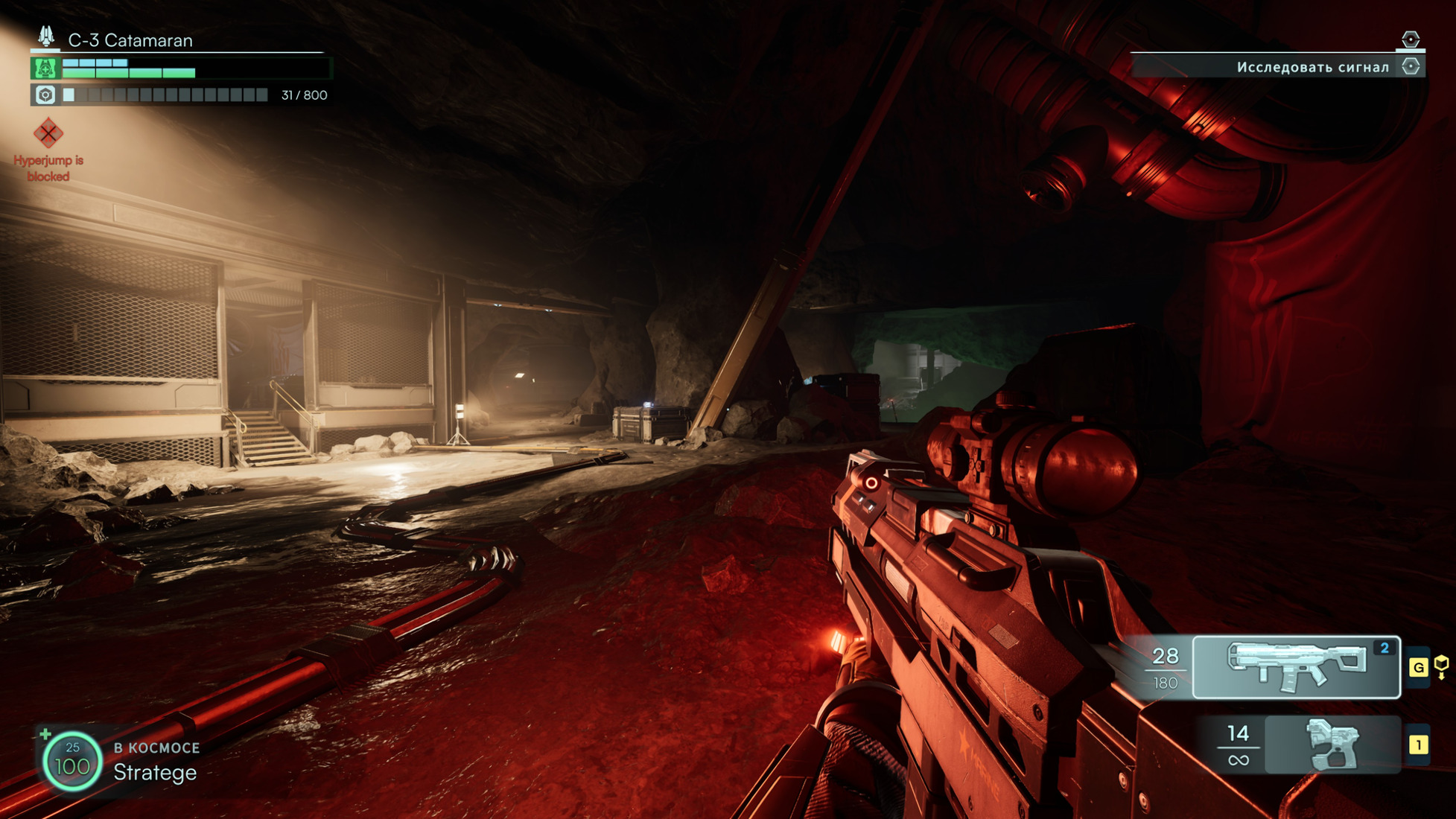
Task: Click the yellow grenade icon
Action: point(1441,666)
